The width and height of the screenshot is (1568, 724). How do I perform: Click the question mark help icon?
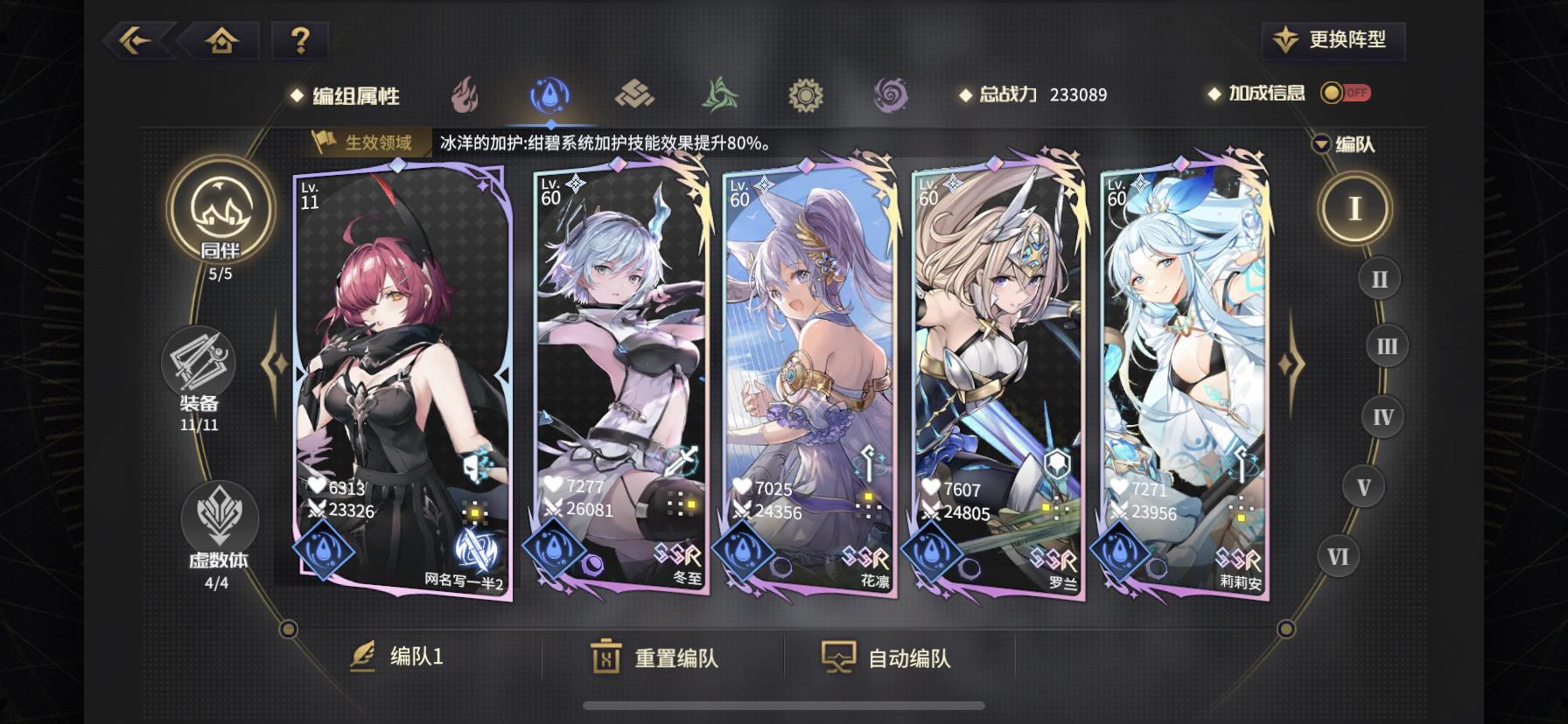click(299, 39)
